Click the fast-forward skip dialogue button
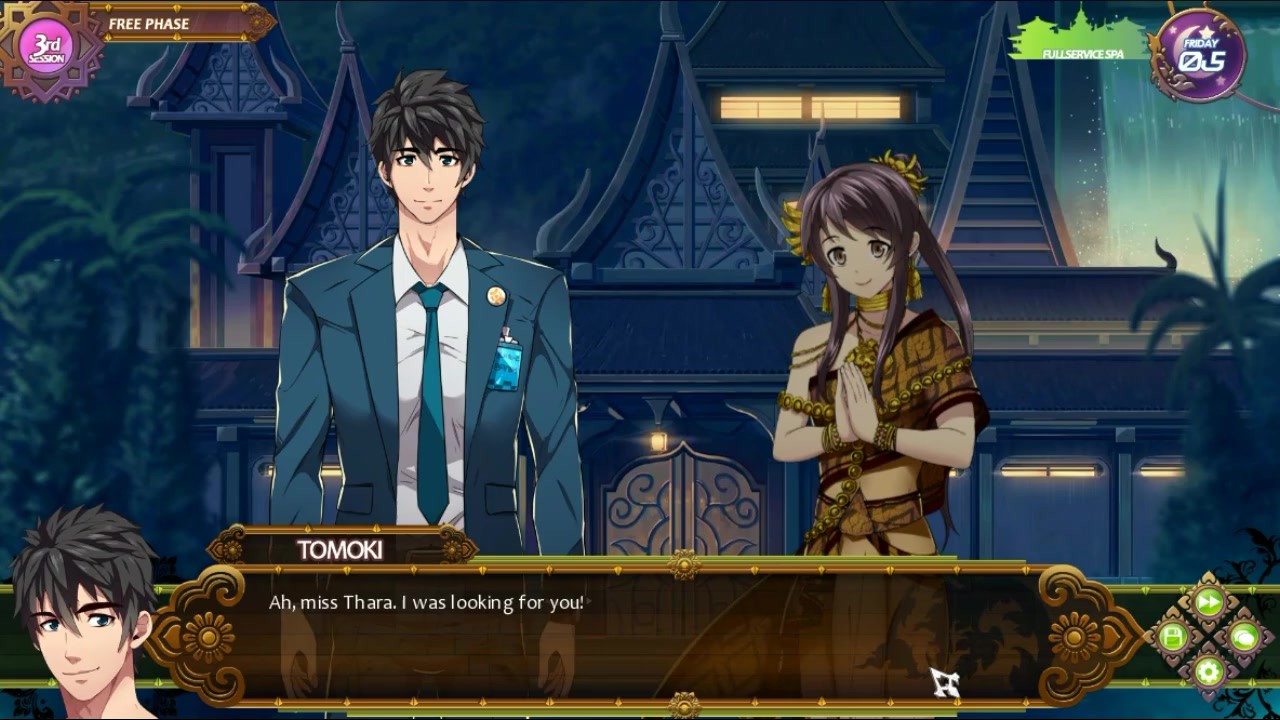 (1209, 602)
